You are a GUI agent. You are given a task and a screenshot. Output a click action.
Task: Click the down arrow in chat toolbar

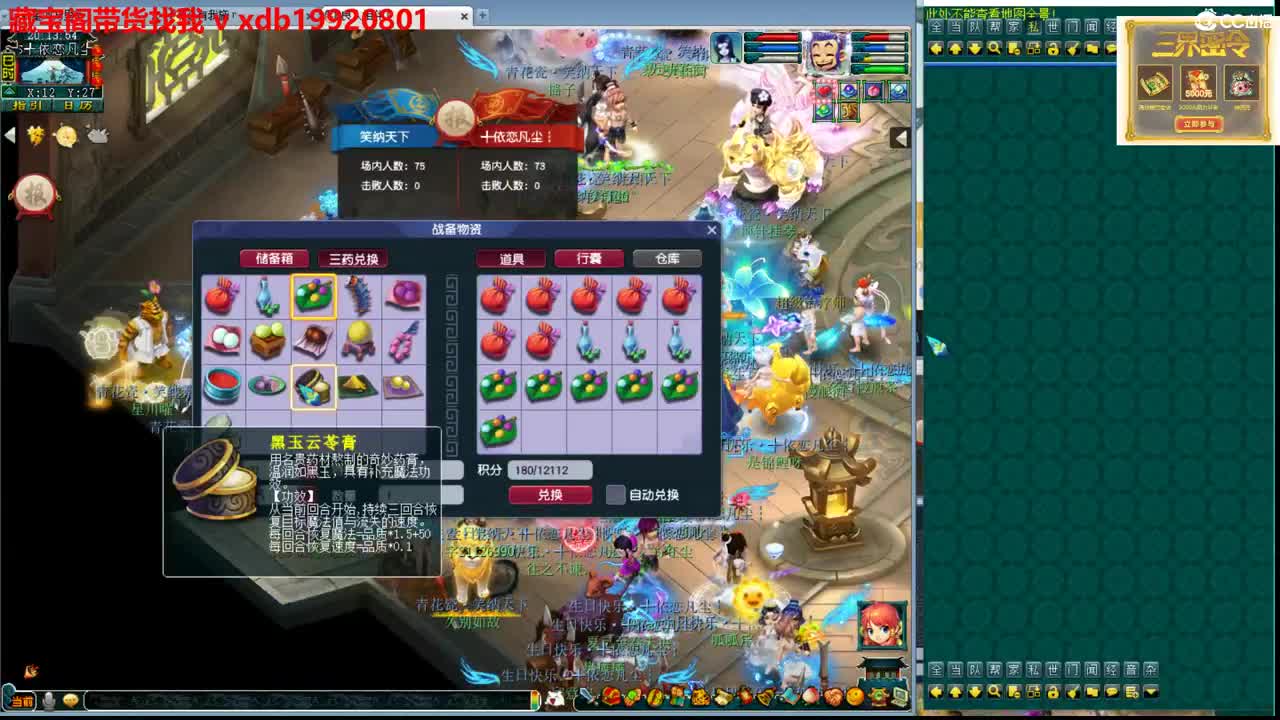[x=974, y=46]
